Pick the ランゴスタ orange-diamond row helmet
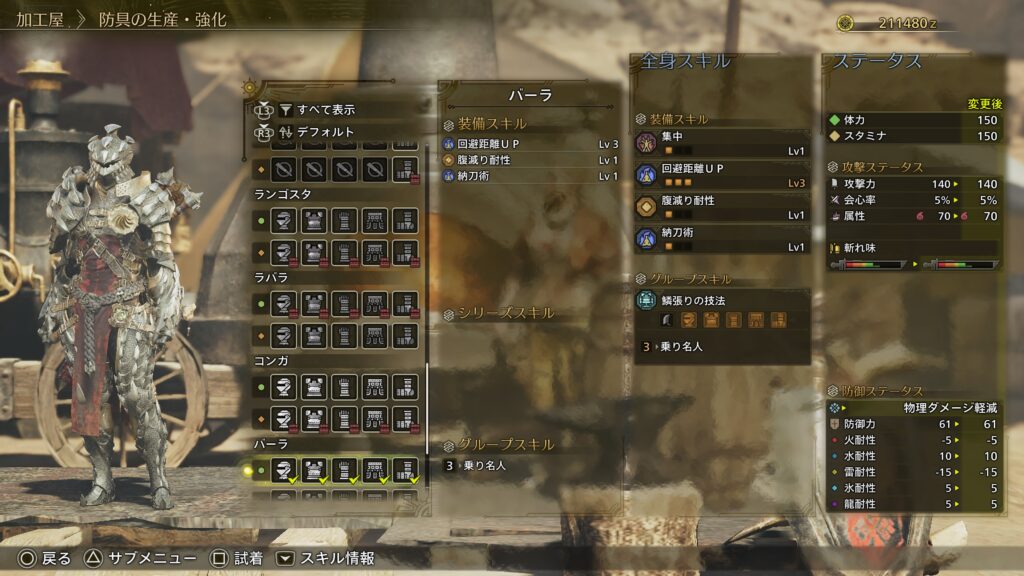Image resolution: width=1024 pixels, height=576 pixels. tap(284, 251)
